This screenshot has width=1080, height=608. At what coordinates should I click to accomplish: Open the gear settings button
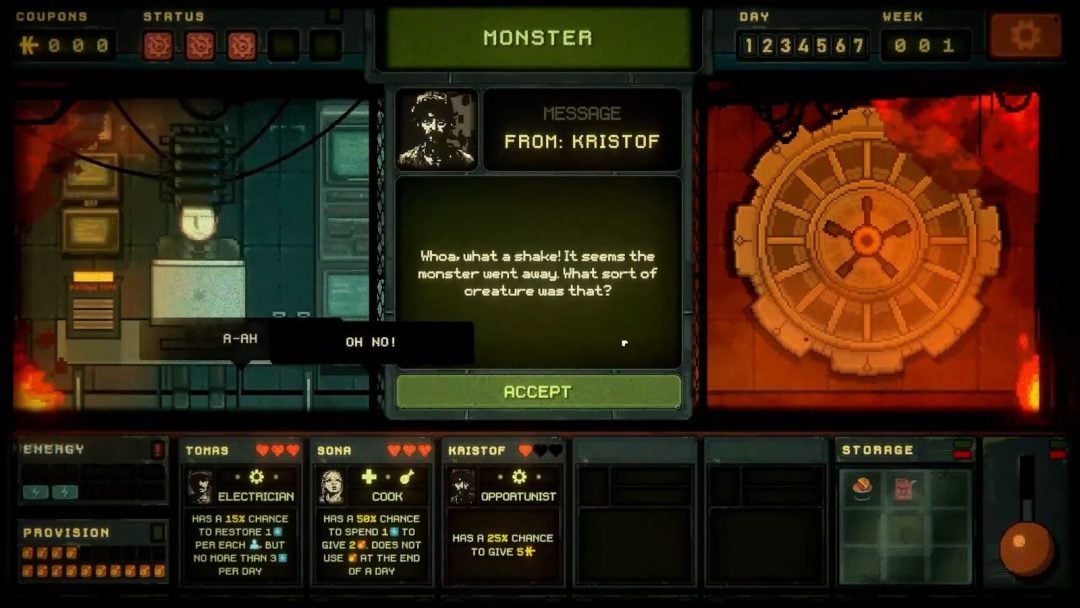pos(1025,37)
